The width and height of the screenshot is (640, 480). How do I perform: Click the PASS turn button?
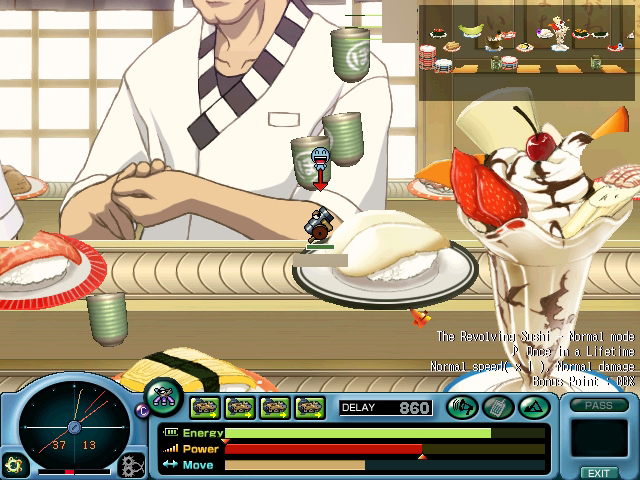(599, 405)
